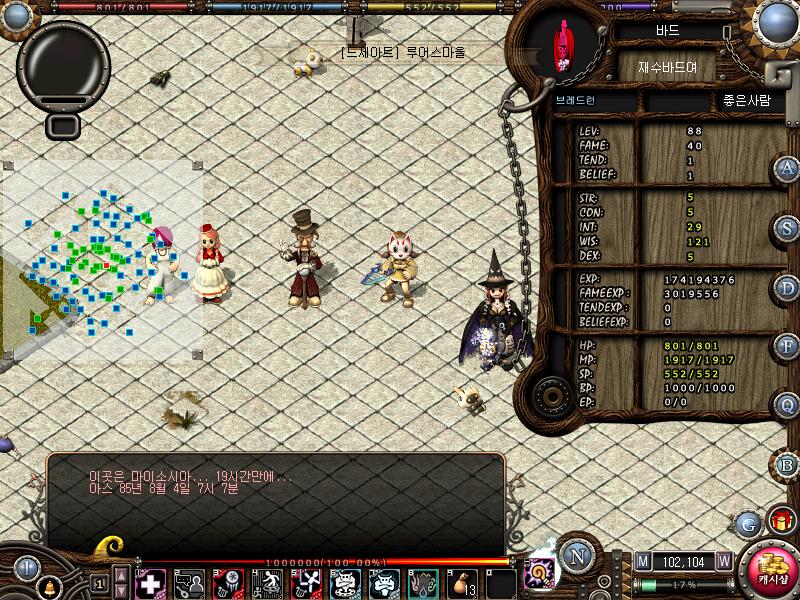Use the white cross heal skill slot
Viewport: 800px width, 600px height.
pos(150,582)
